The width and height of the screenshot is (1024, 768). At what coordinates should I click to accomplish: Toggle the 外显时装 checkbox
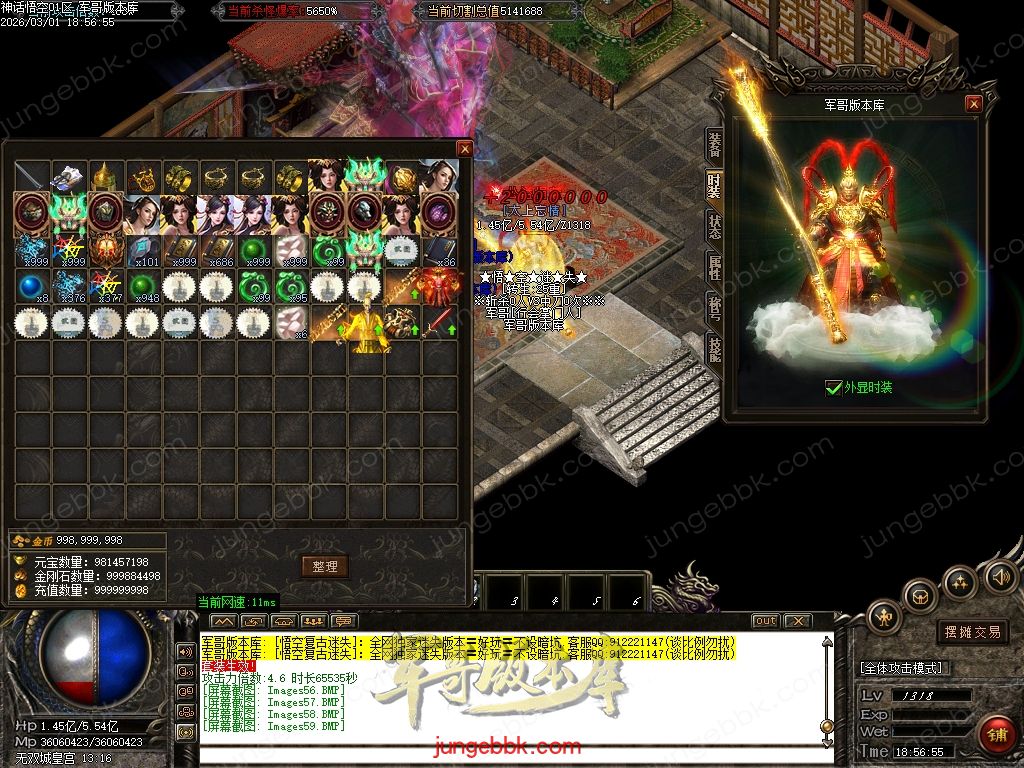click(x=834, y=388)
